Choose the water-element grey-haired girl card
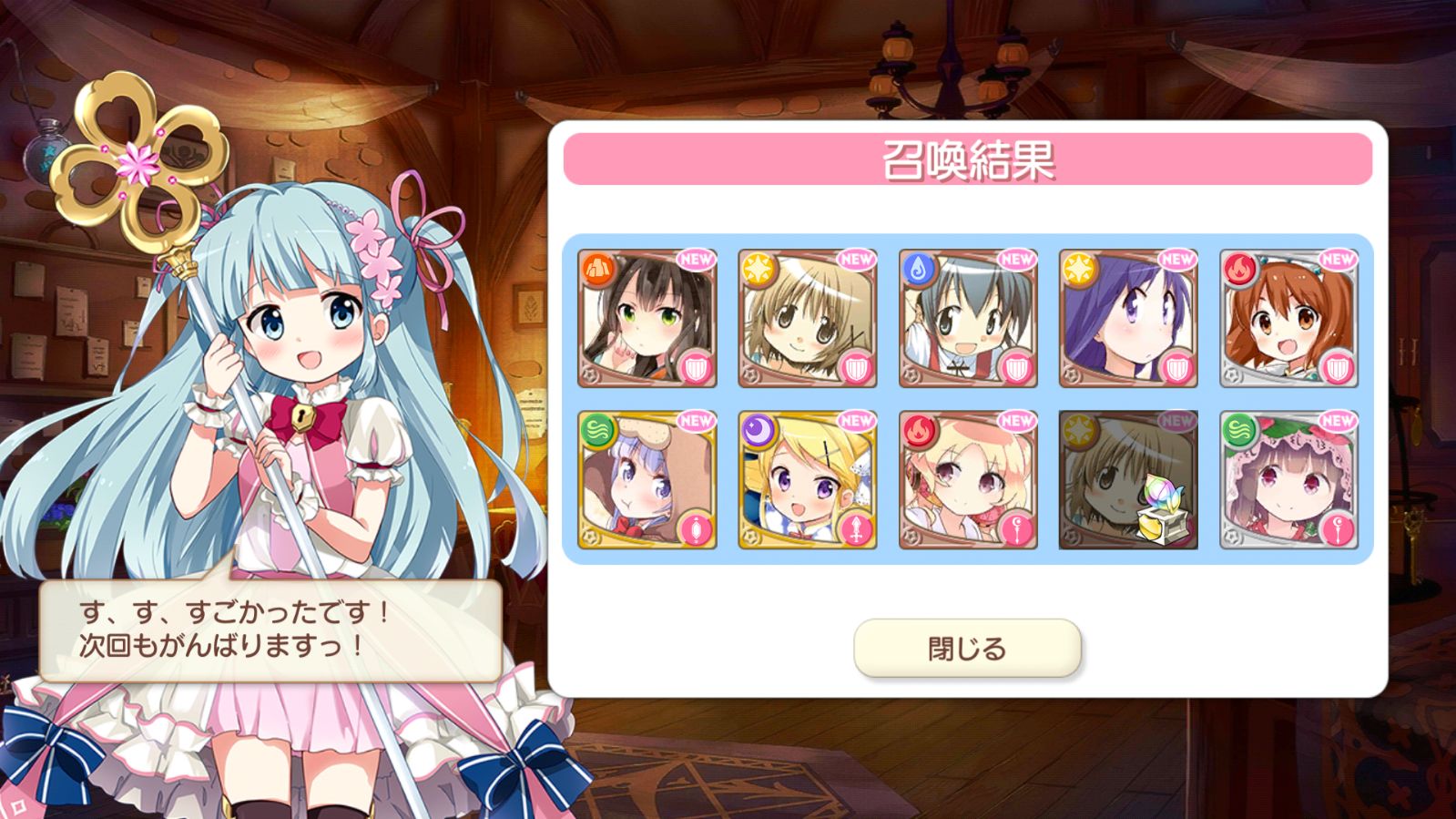The height and width of the screenshot is (819, 1456). pyautogui.click(x=968, y=318)
